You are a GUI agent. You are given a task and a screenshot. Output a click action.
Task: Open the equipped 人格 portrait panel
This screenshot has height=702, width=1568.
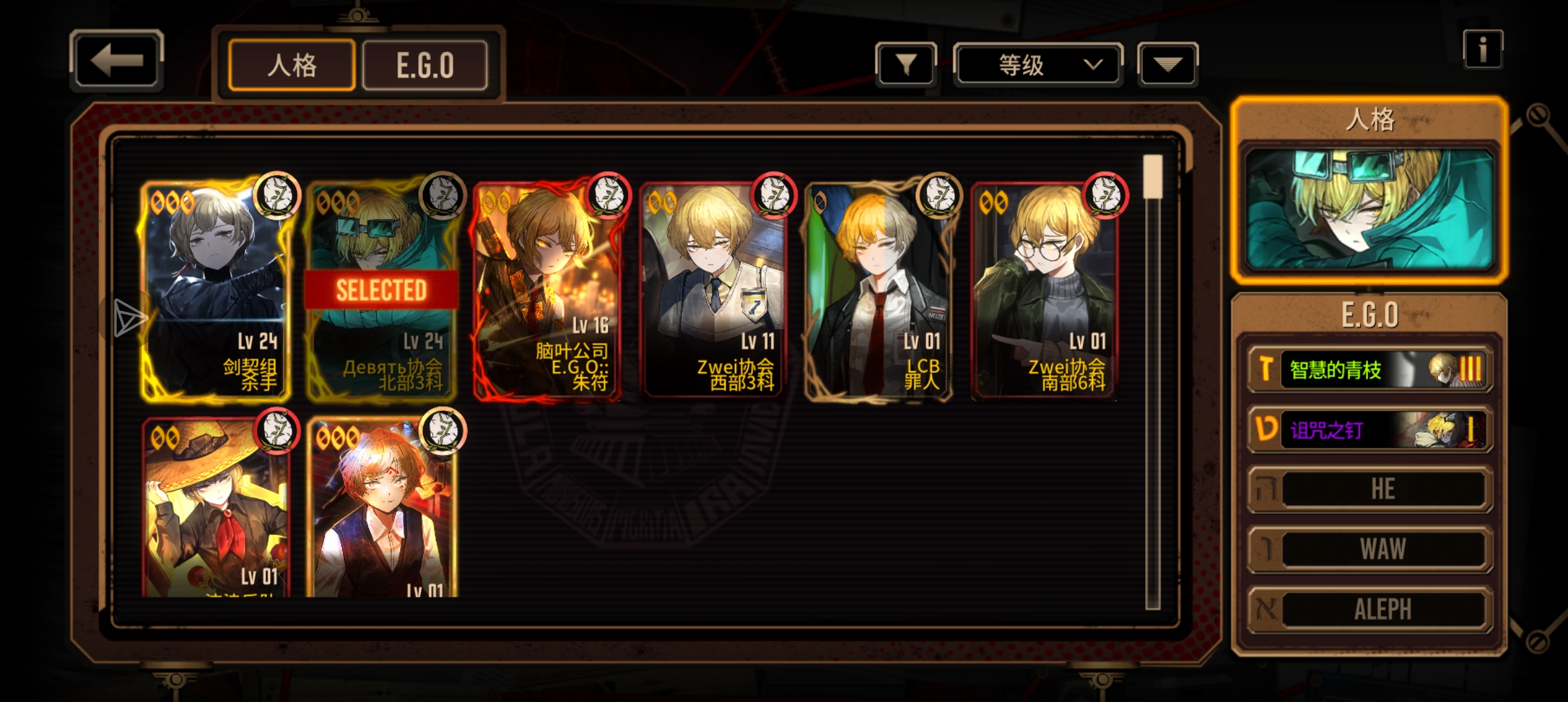tap(1369, 209)
